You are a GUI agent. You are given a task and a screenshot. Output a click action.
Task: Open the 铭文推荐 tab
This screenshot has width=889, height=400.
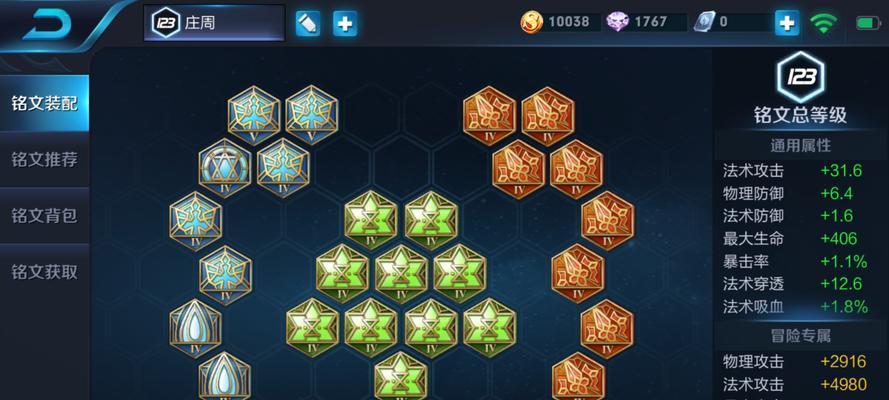44,159
